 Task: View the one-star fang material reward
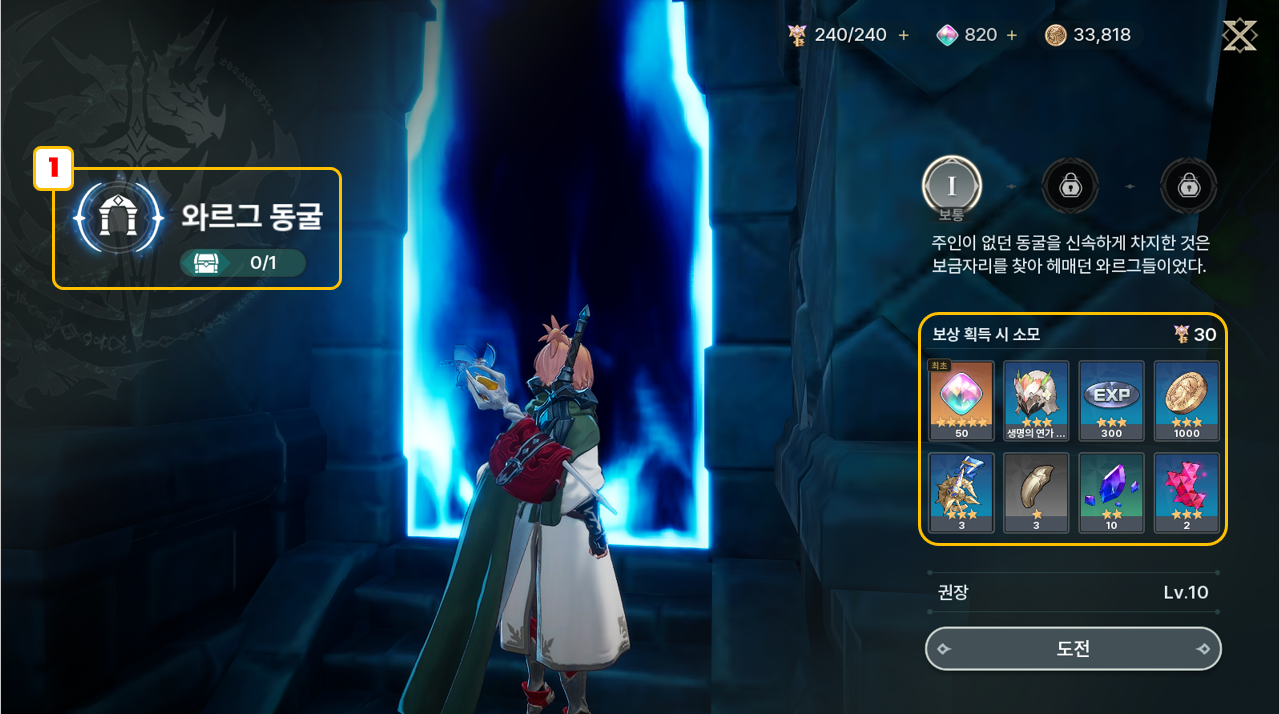click(1036, 493)
